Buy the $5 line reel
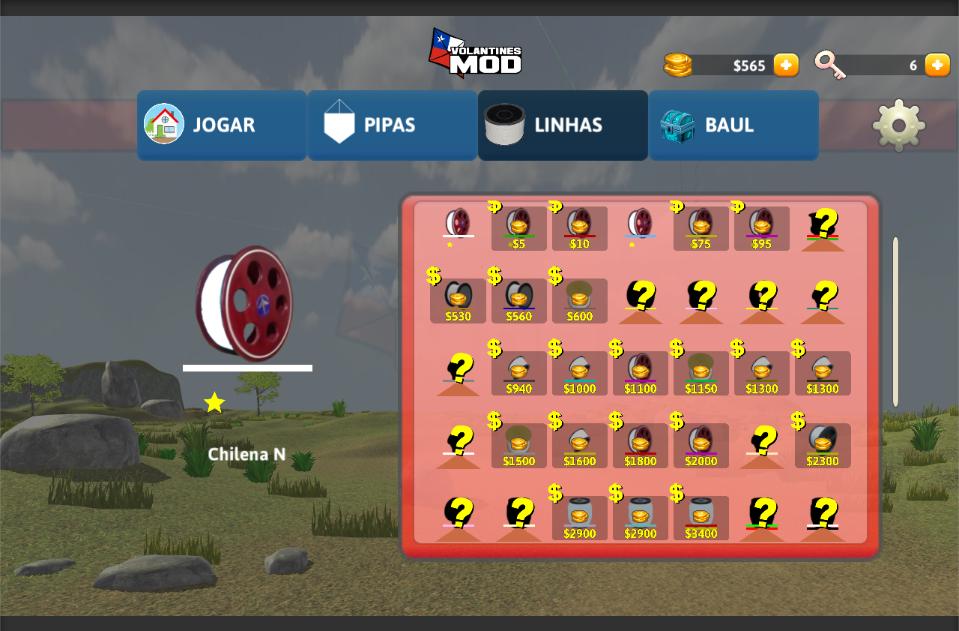Viewport: 959px width, 631px height. pyautogui.click(x=518, y=228)
